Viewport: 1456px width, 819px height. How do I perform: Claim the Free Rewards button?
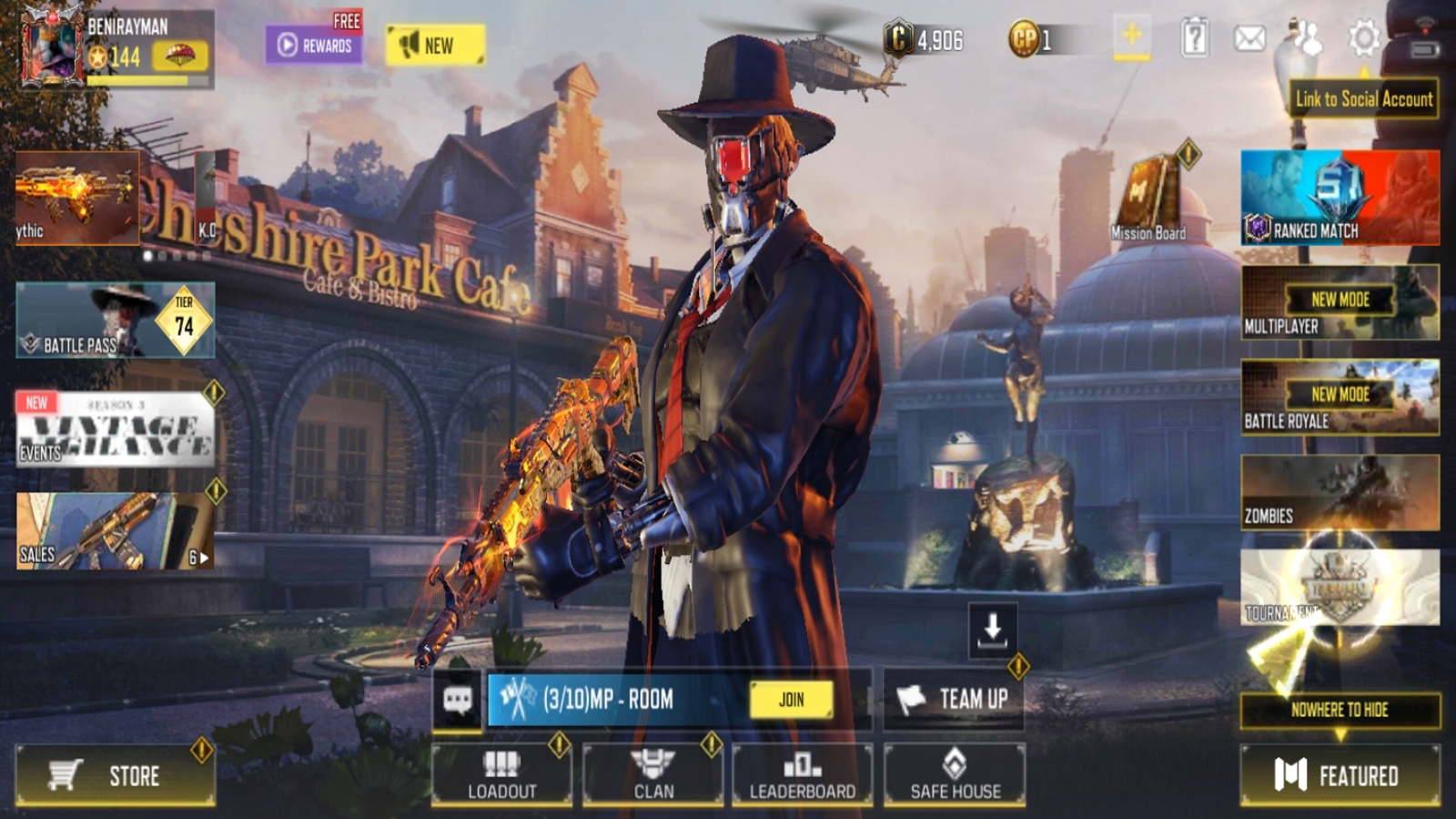tap(314, 44)
